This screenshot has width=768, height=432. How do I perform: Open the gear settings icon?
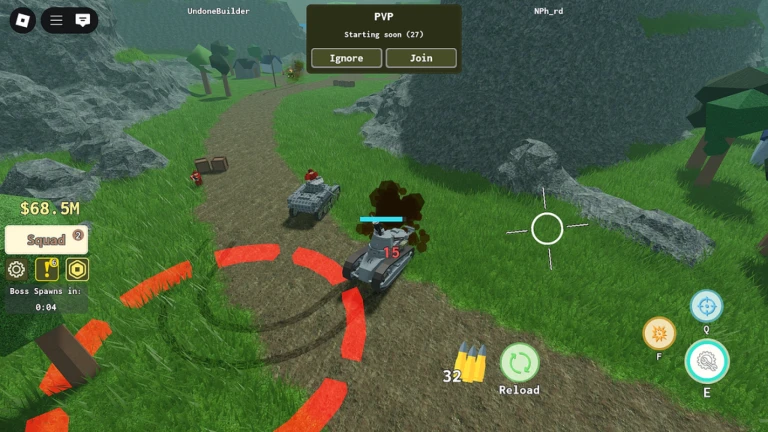[16, 269]
